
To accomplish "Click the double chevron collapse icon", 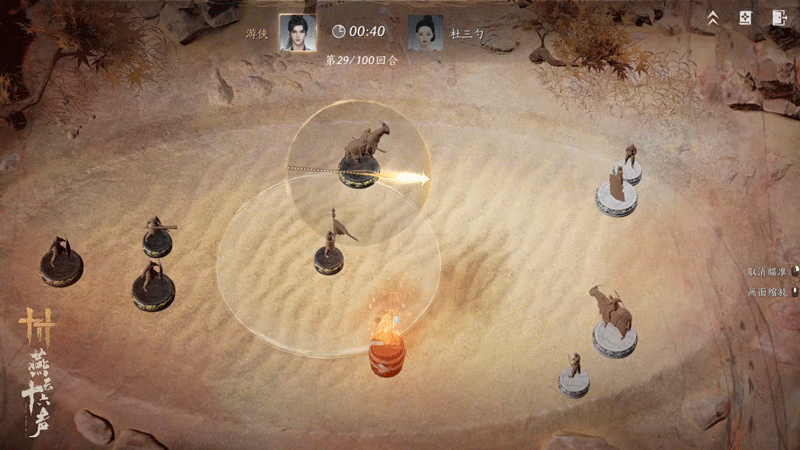I will pyautogui.click(x=713, y=17).
